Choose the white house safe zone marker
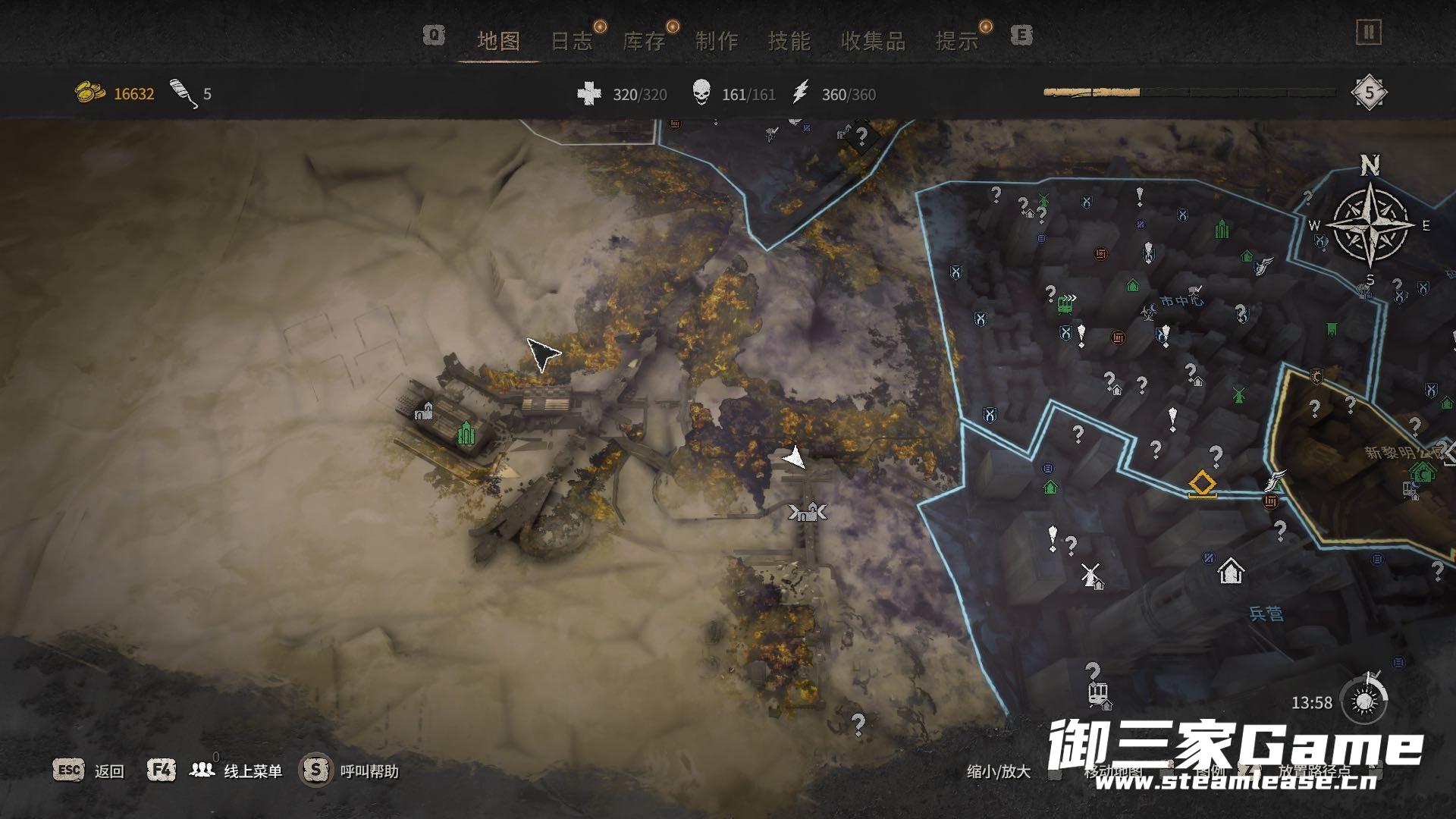The width and height of the screenshot is (1456, 819). pos(1230,570)
